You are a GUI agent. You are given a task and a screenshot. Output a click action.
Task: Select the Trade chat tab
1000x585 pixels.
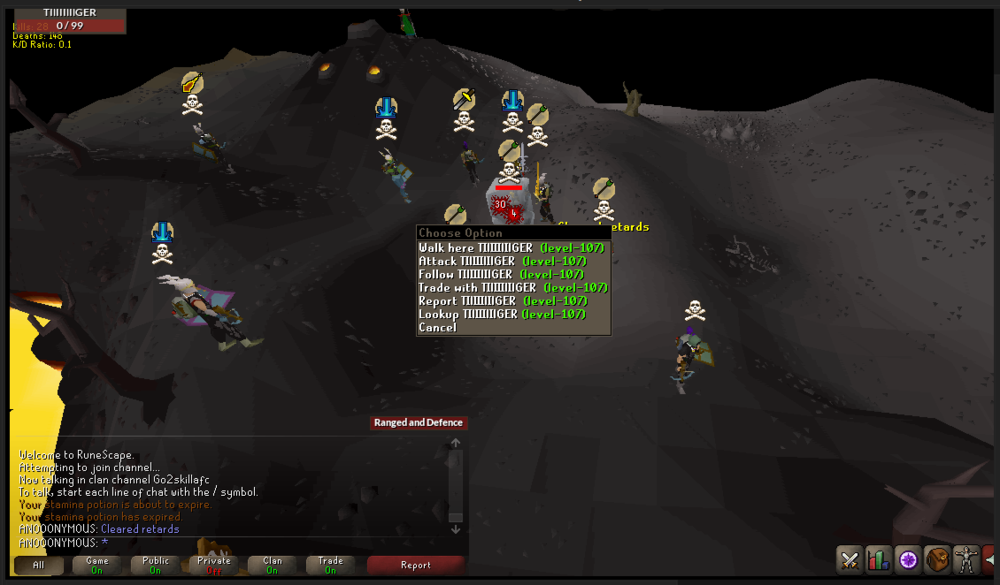(330, 565)
